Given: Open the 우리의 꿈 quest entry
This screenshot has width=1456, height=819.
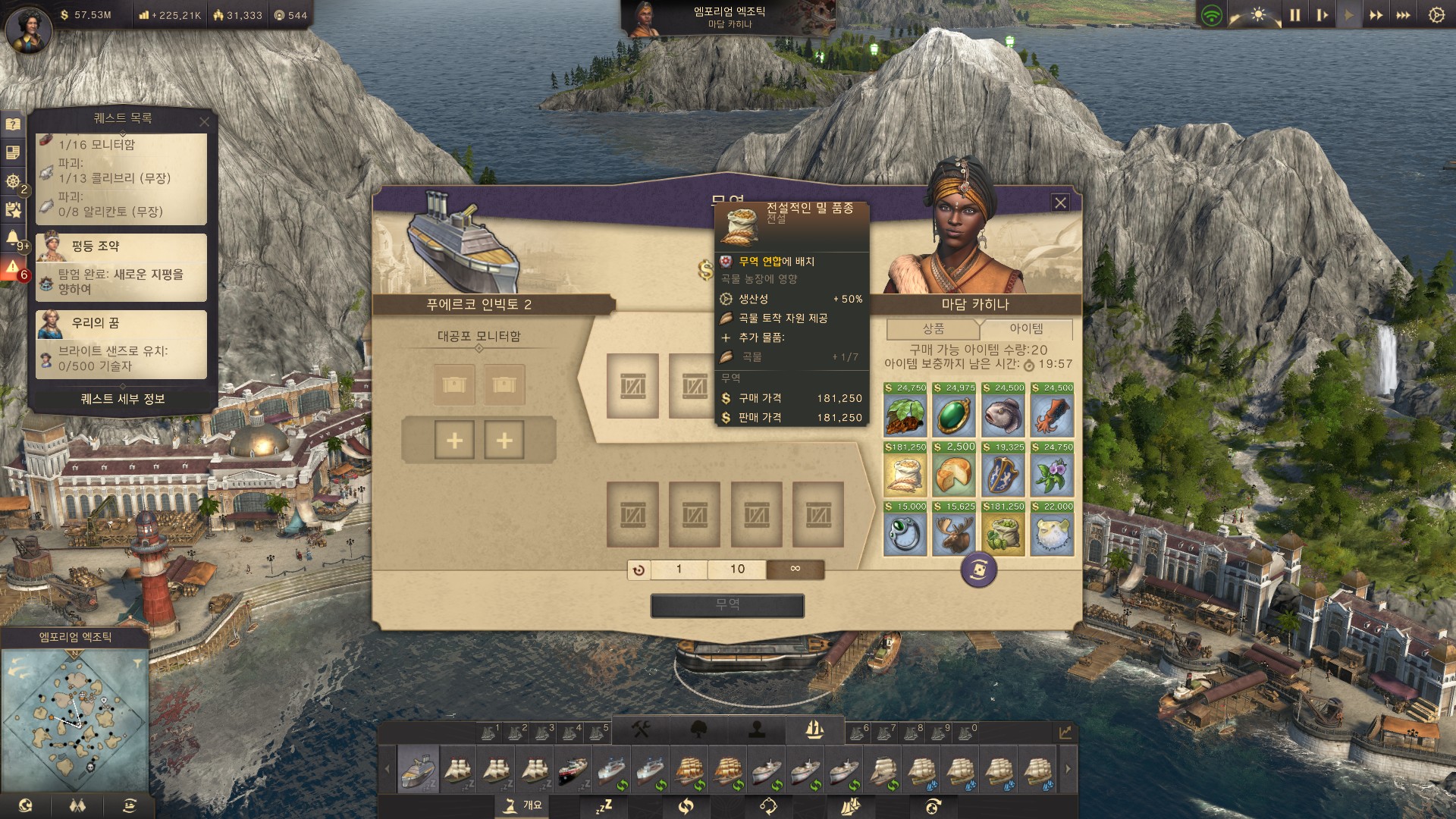Looking at the screenshot, I should pos(121,344).
